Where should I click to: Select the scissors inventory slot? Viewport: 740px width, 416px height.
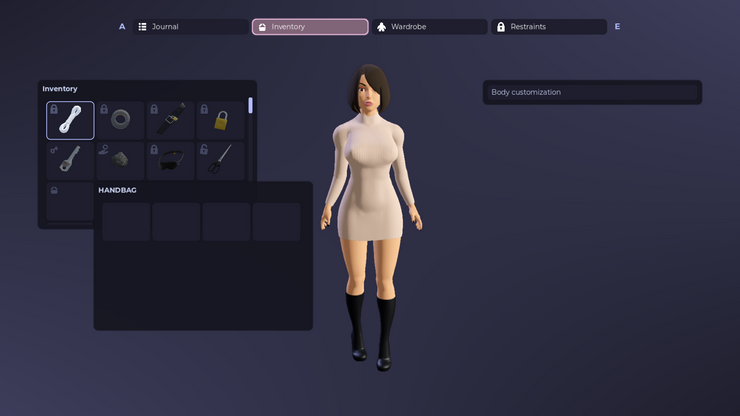(221, 160)
